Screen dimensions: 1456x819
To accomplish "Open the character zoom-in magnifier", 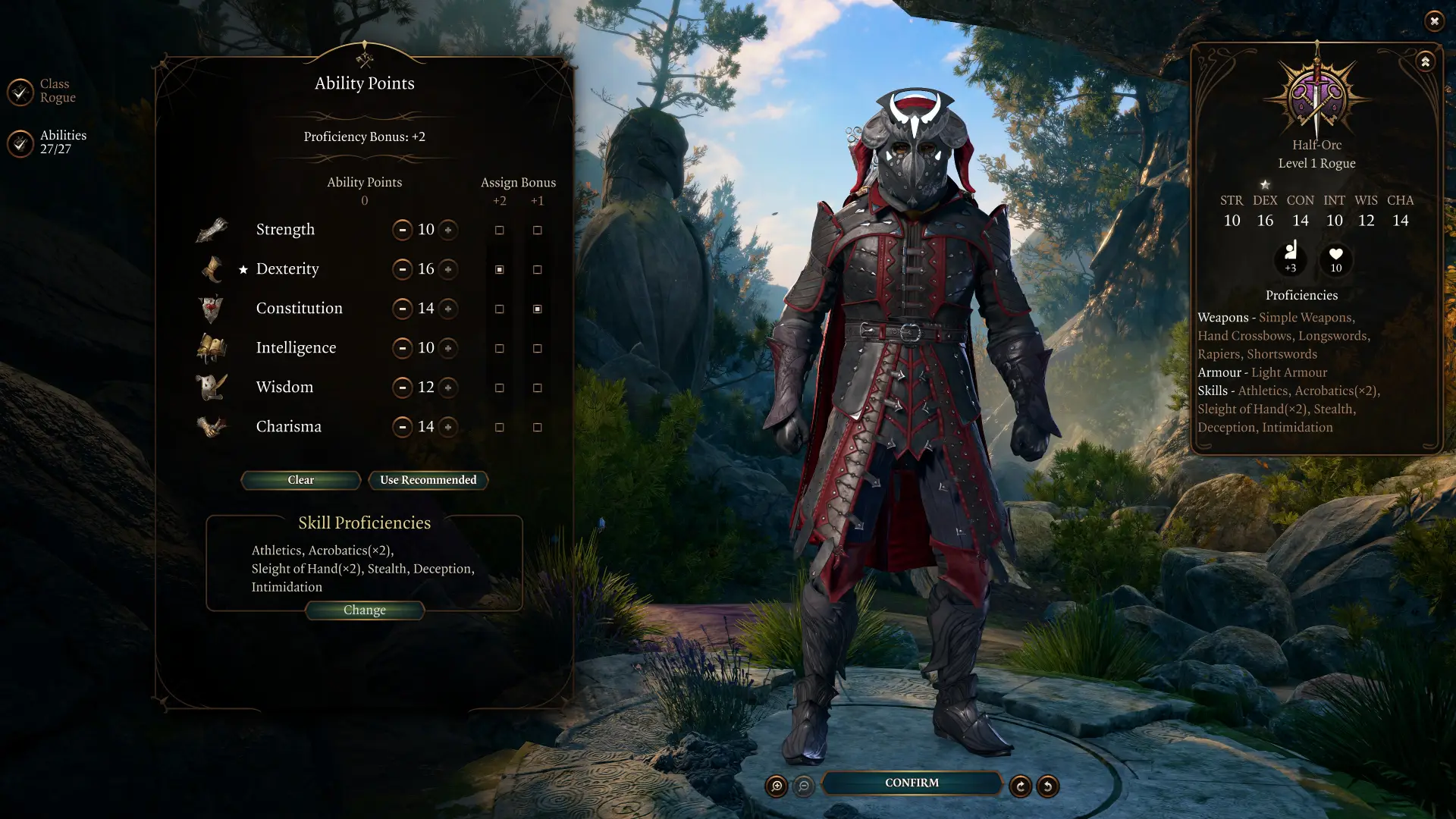I will coord(776,786).
